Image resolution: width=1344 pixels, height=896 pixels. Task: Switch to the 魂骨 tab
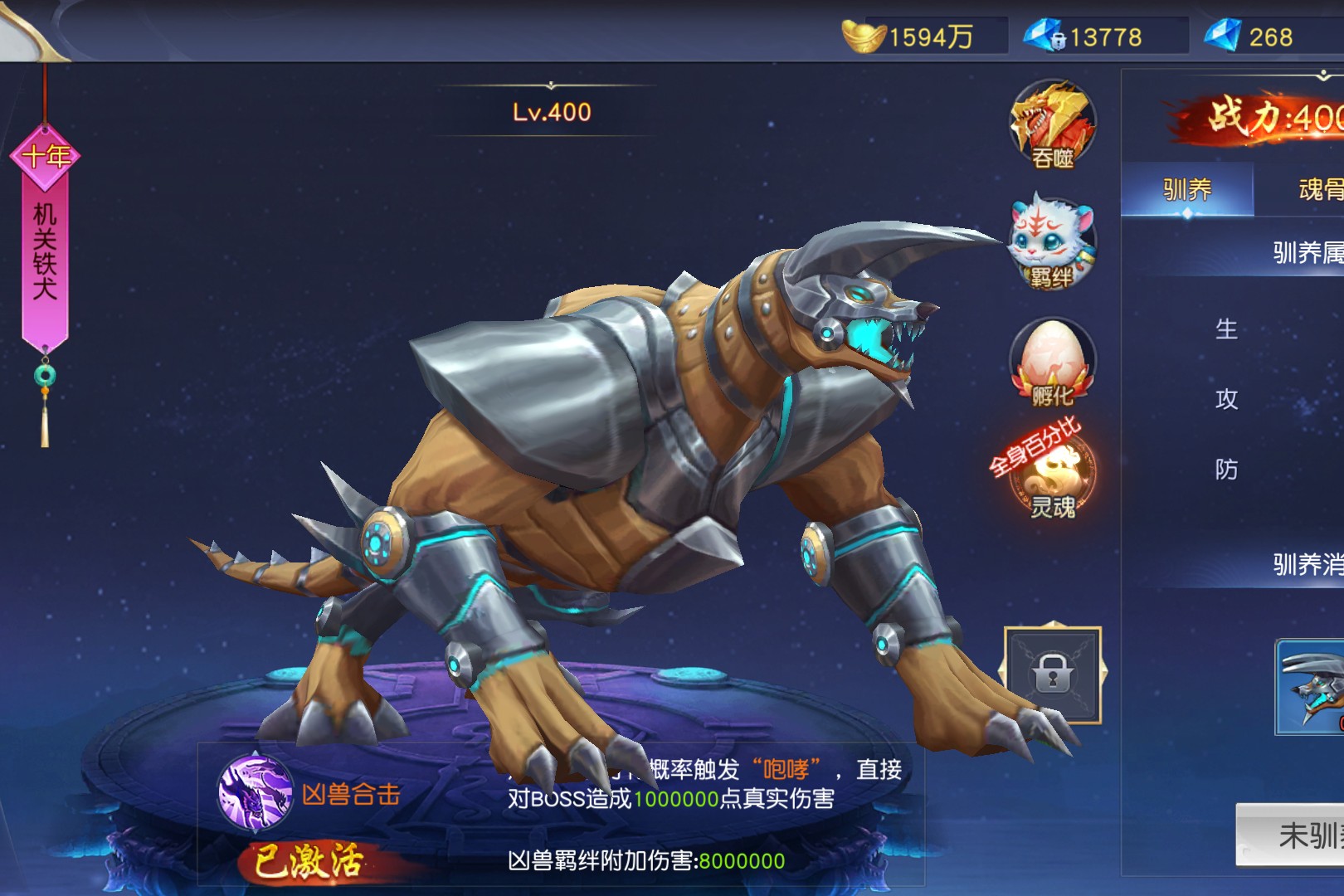[x=1319, y=190]
